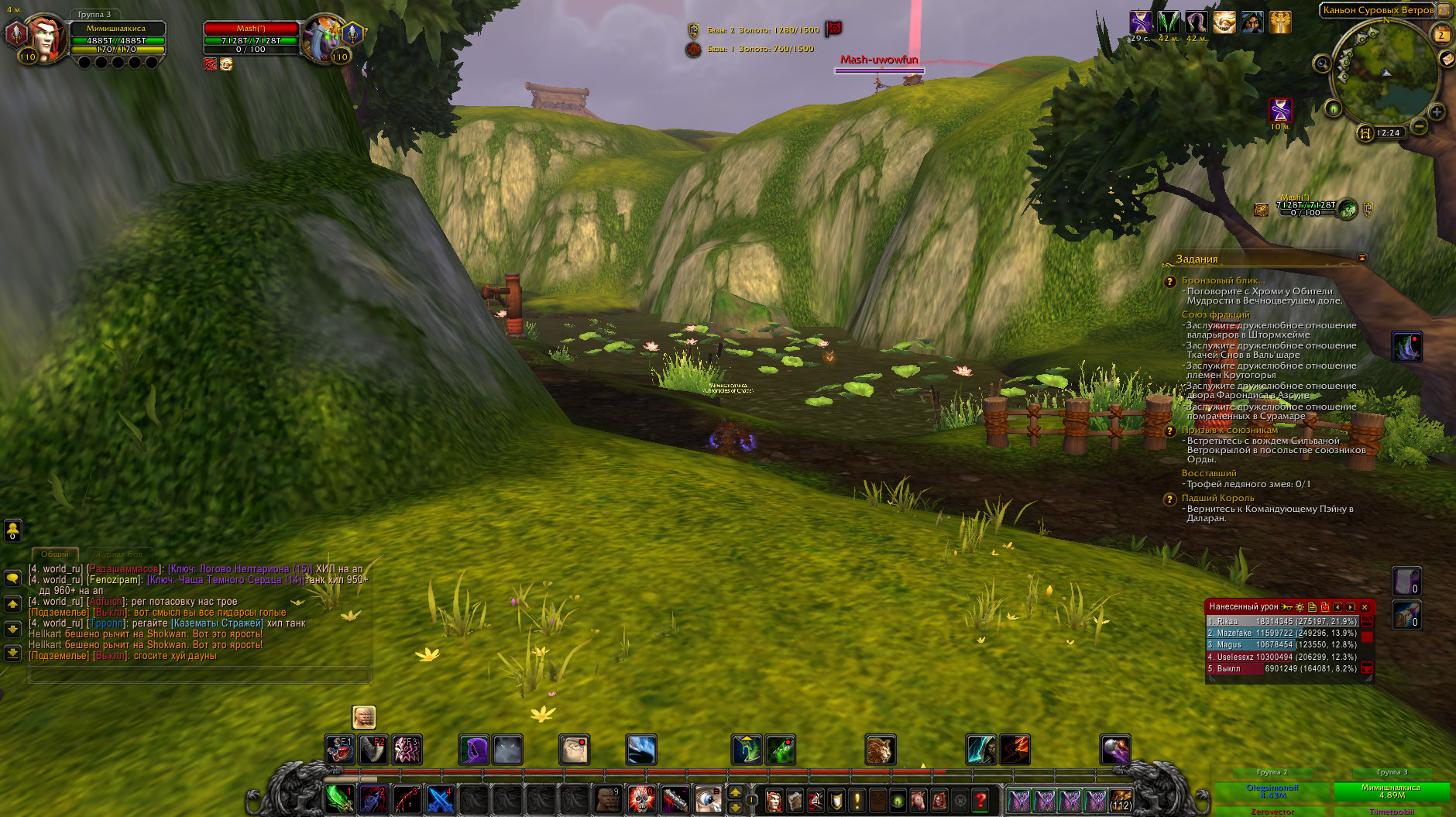Open the mail envelope icon by minimap
Screen dimensions: 1456x817
pos(1446,59)
